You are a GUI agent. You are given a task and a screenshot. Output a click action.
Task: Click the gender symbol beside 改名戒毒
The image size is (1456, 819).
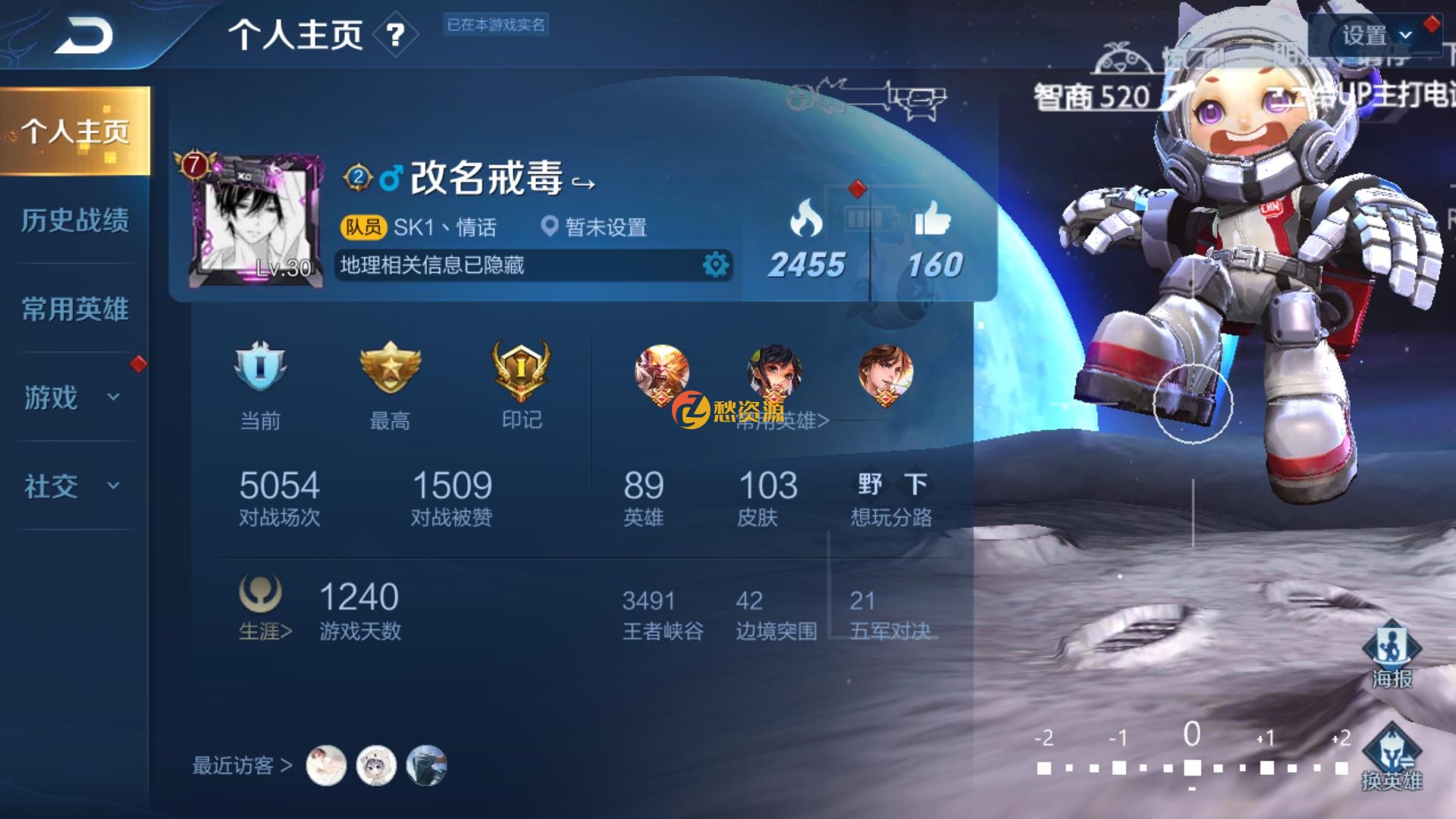[390, 180]
